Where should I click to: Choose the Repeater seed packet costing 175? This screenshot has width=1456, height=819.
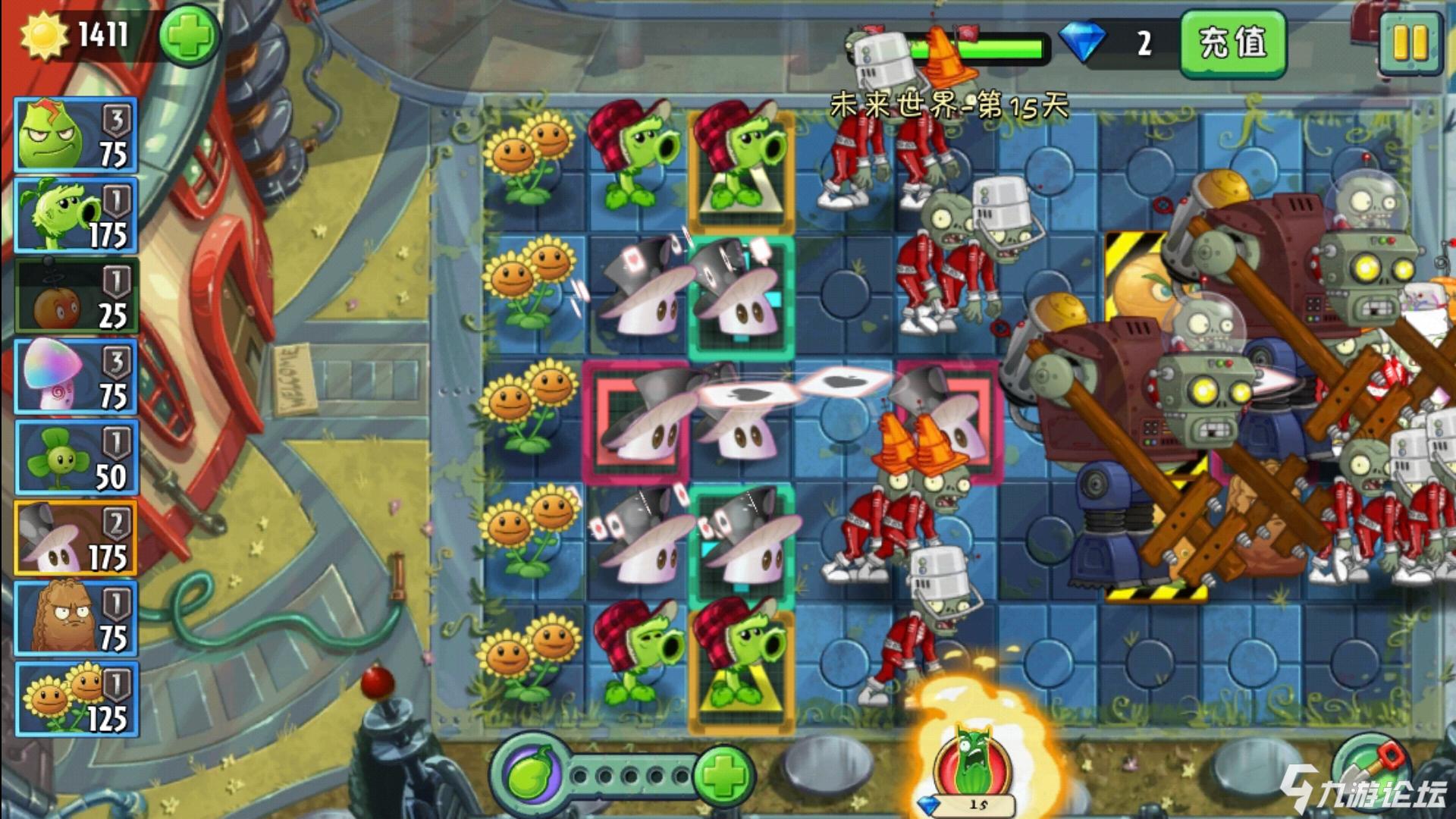(x=76, y=215)
